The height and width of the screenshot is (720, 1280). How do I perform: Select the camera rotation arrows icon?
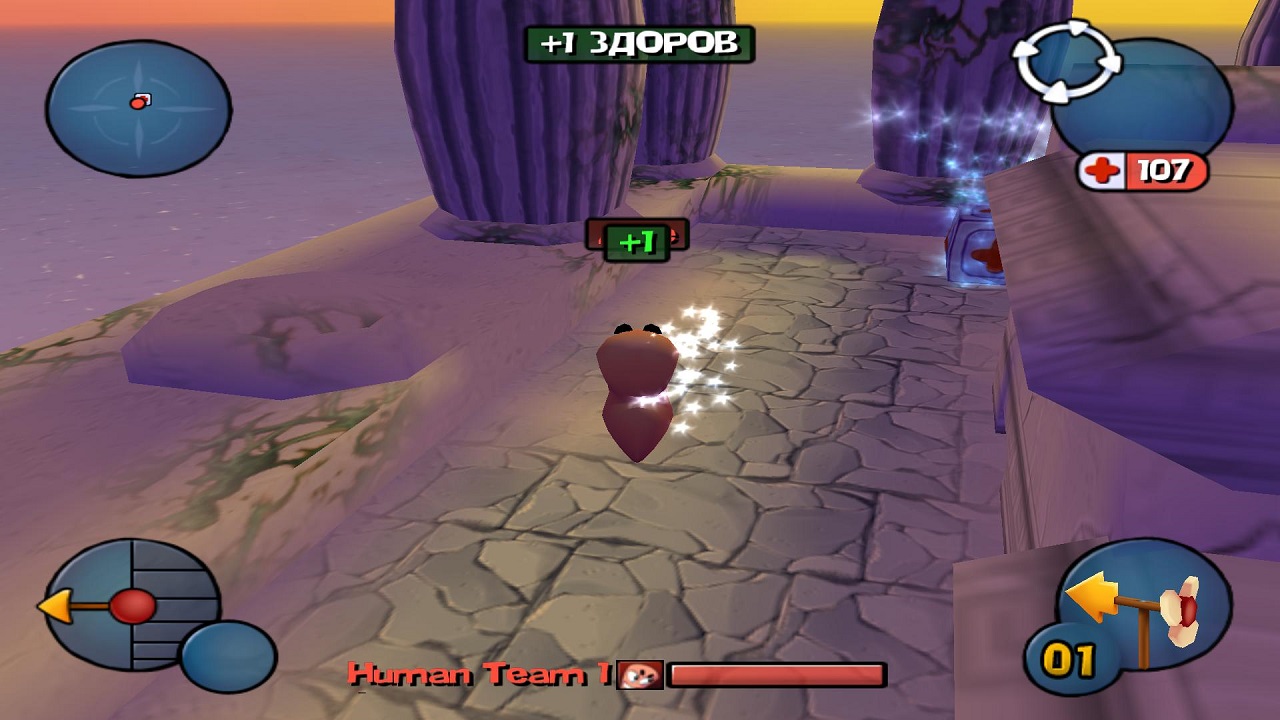(1065, 61)
